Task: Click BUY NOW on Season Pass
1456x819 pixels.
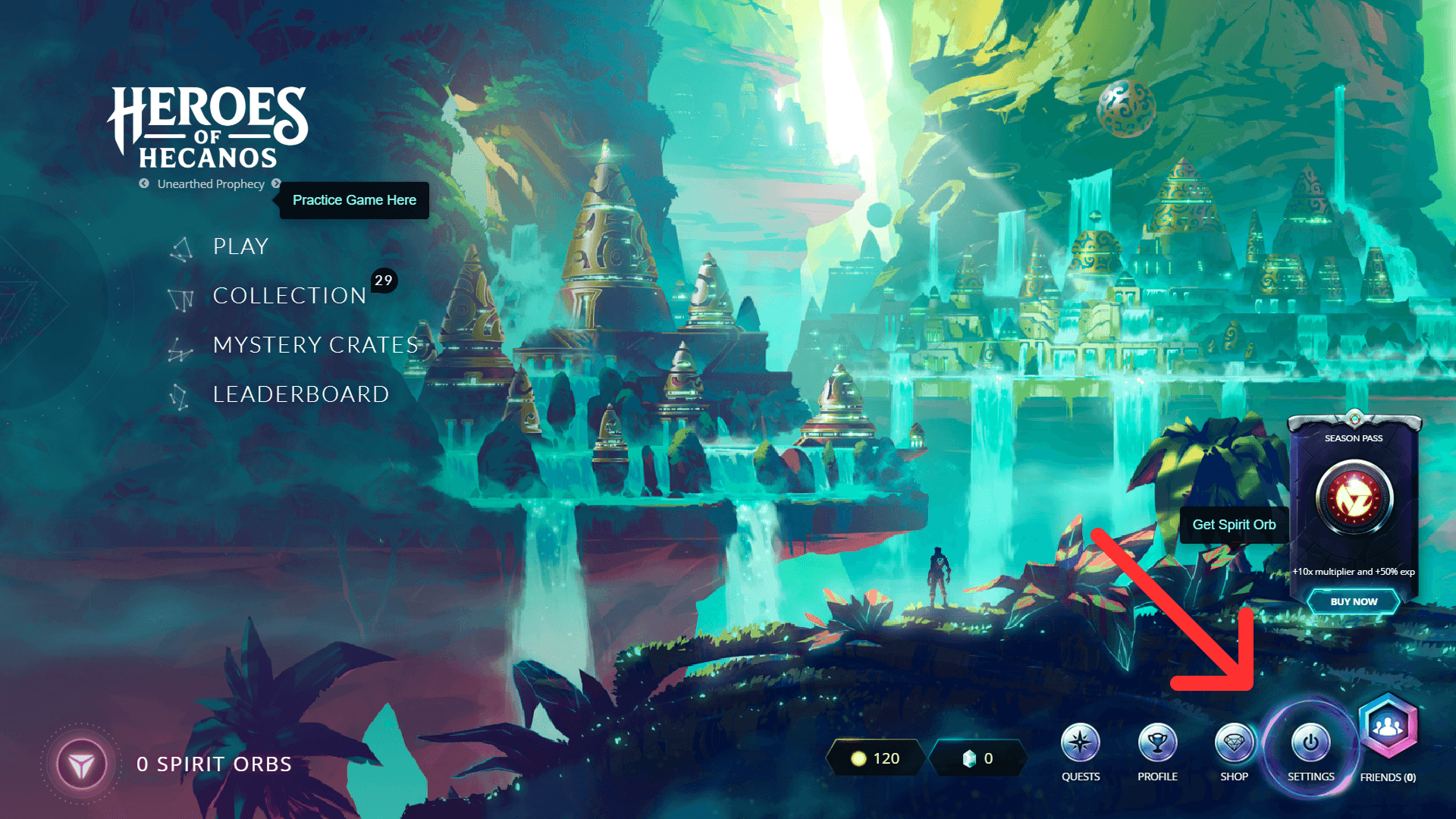Action: (1354, 602)
